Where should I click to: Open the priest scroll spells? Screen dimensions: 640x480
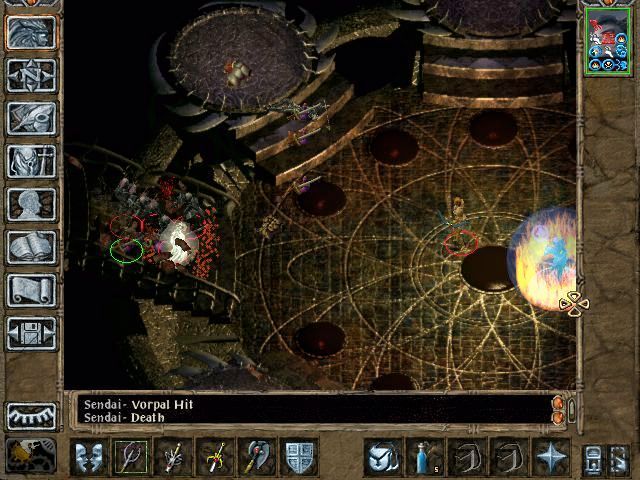[31, 290]
